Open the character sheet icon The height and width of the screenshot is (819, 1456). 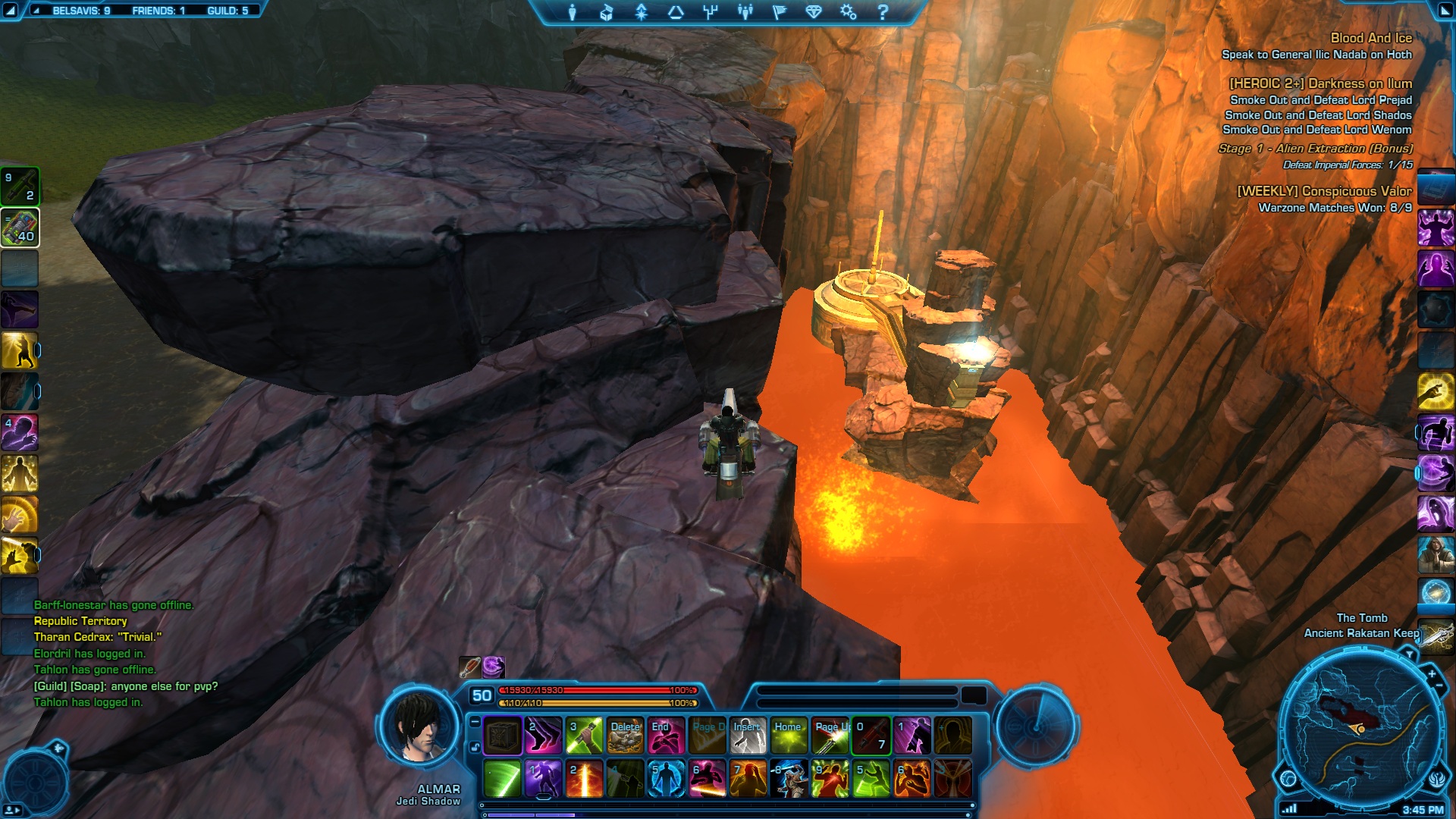click(x=573, y=12)
